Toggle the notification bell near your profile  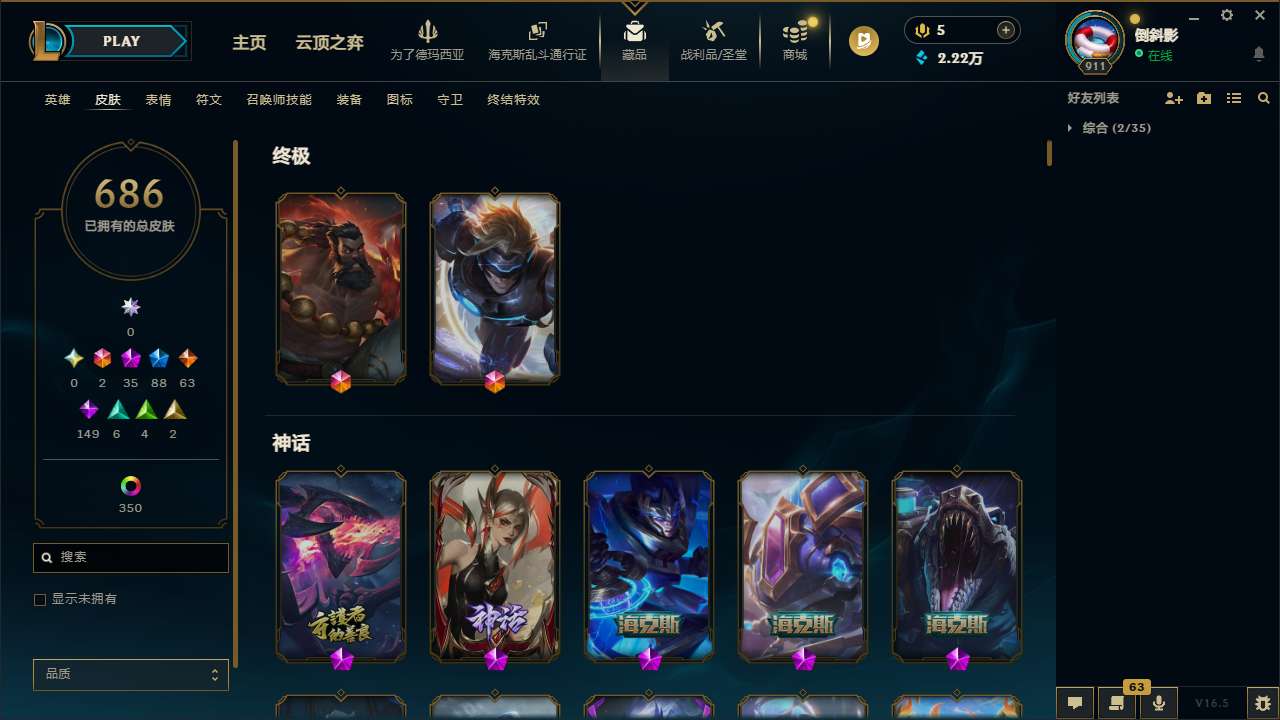tap(1258, 53)
